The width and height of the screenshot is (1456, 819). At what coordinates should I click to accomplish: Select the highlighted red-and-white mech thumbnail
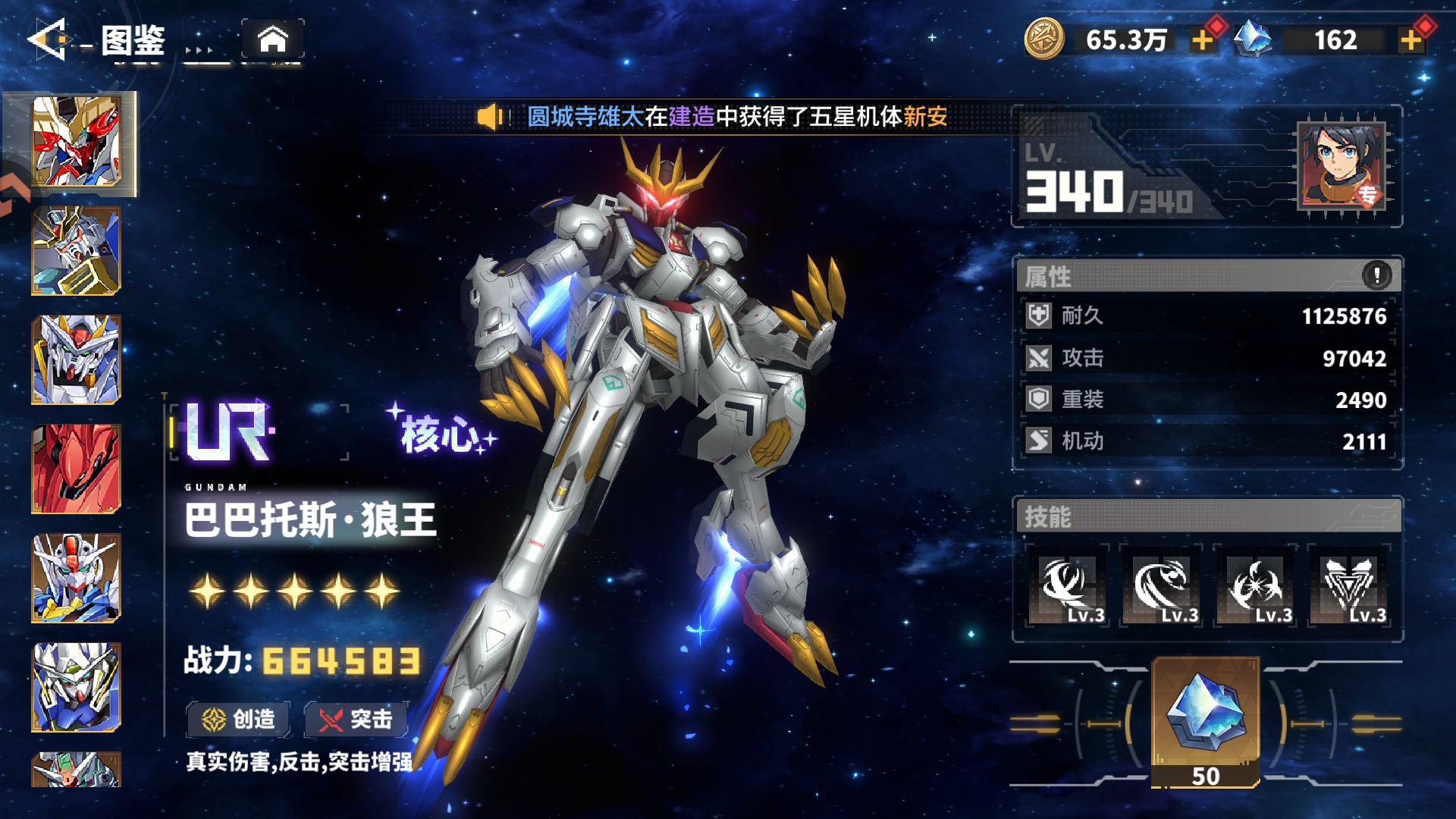(x=76, y=142)
